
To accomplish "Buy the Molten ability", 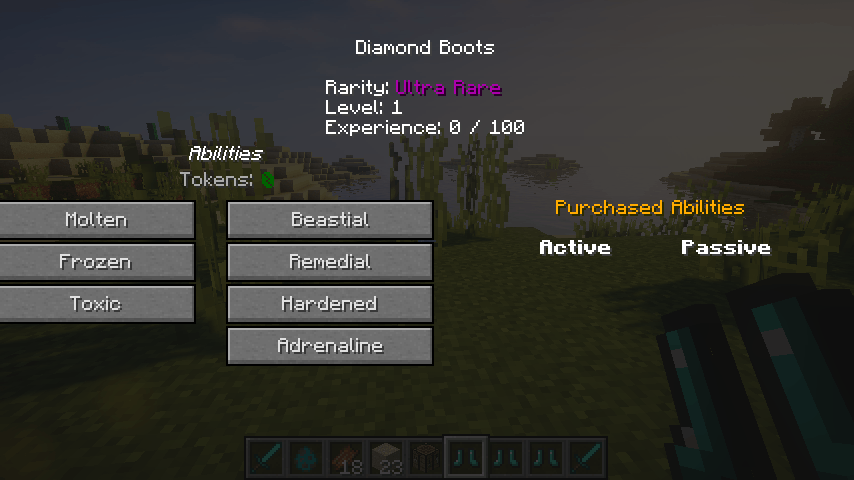I will point(96,220).
